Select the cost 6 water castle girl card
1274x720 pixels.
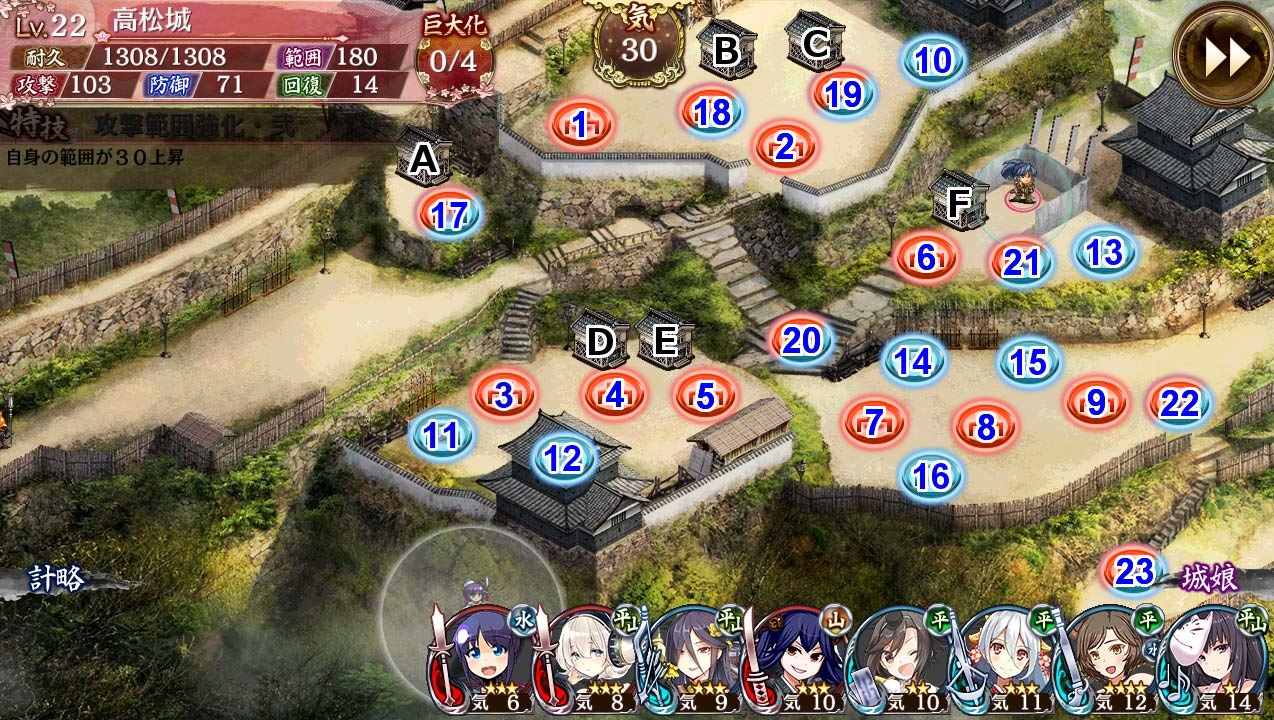coord(485,656)
